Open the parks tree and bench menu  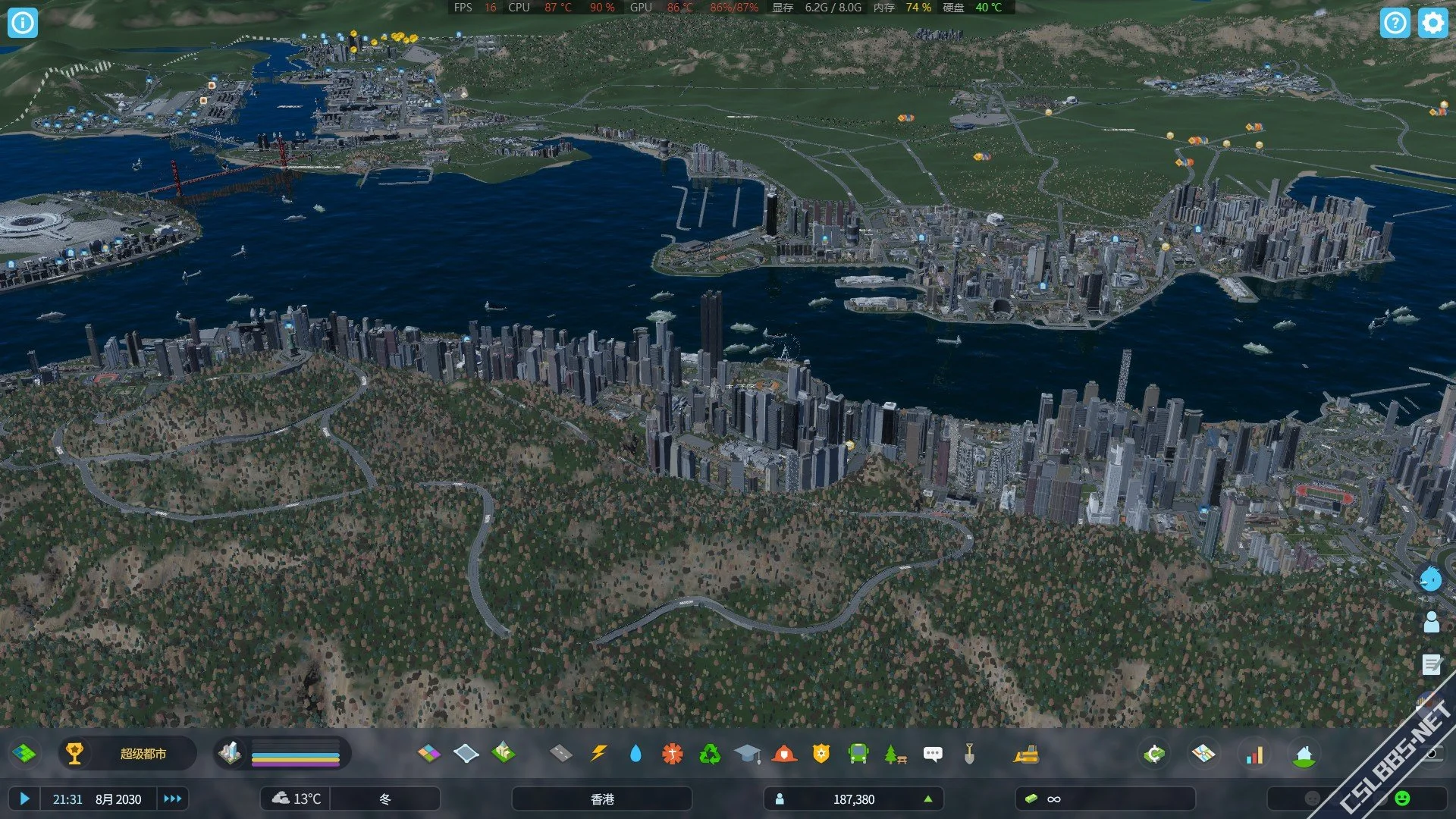896,754
